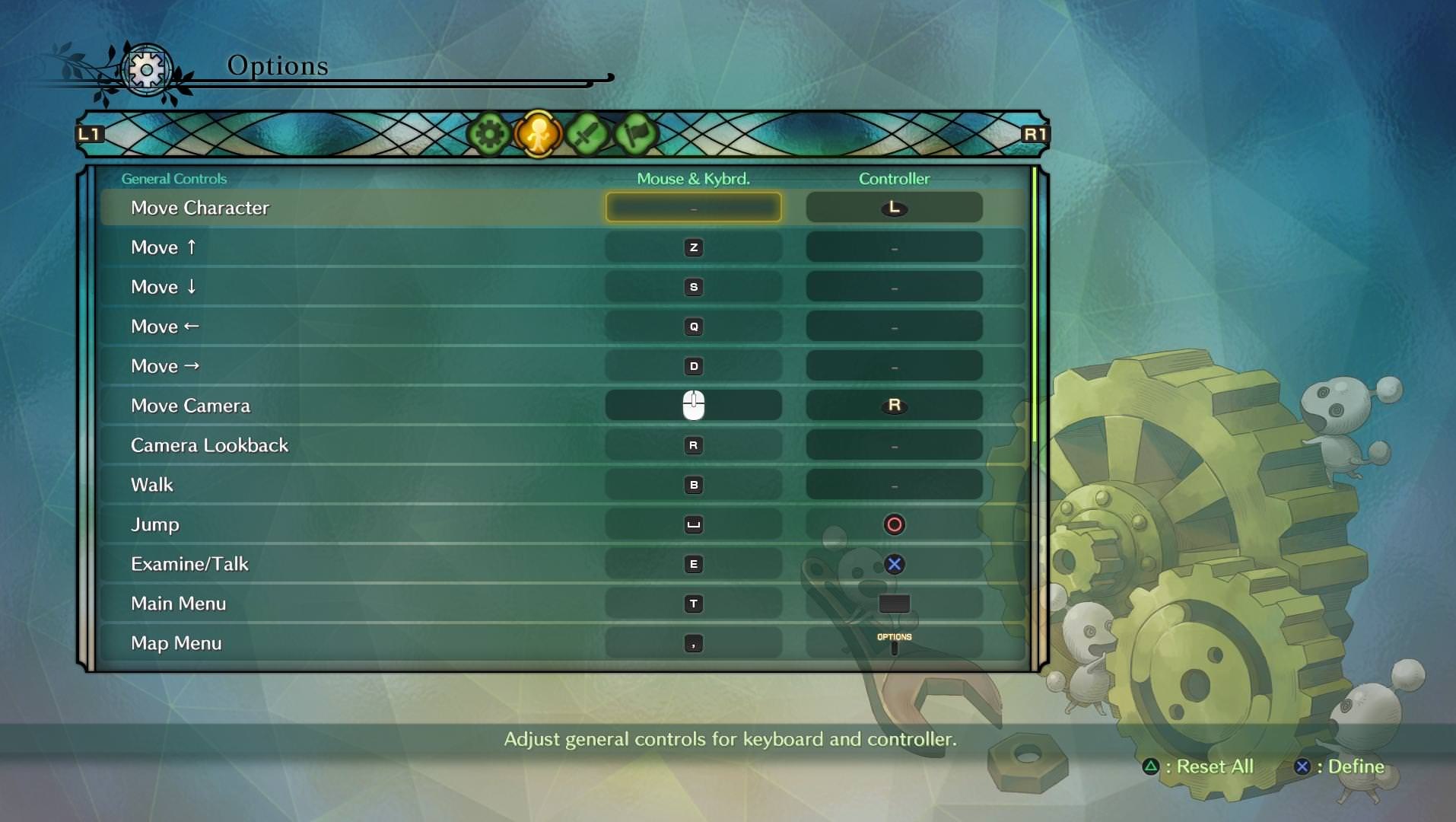
Task: Click Reset All at the bottom
Action: coord(1200,766)
